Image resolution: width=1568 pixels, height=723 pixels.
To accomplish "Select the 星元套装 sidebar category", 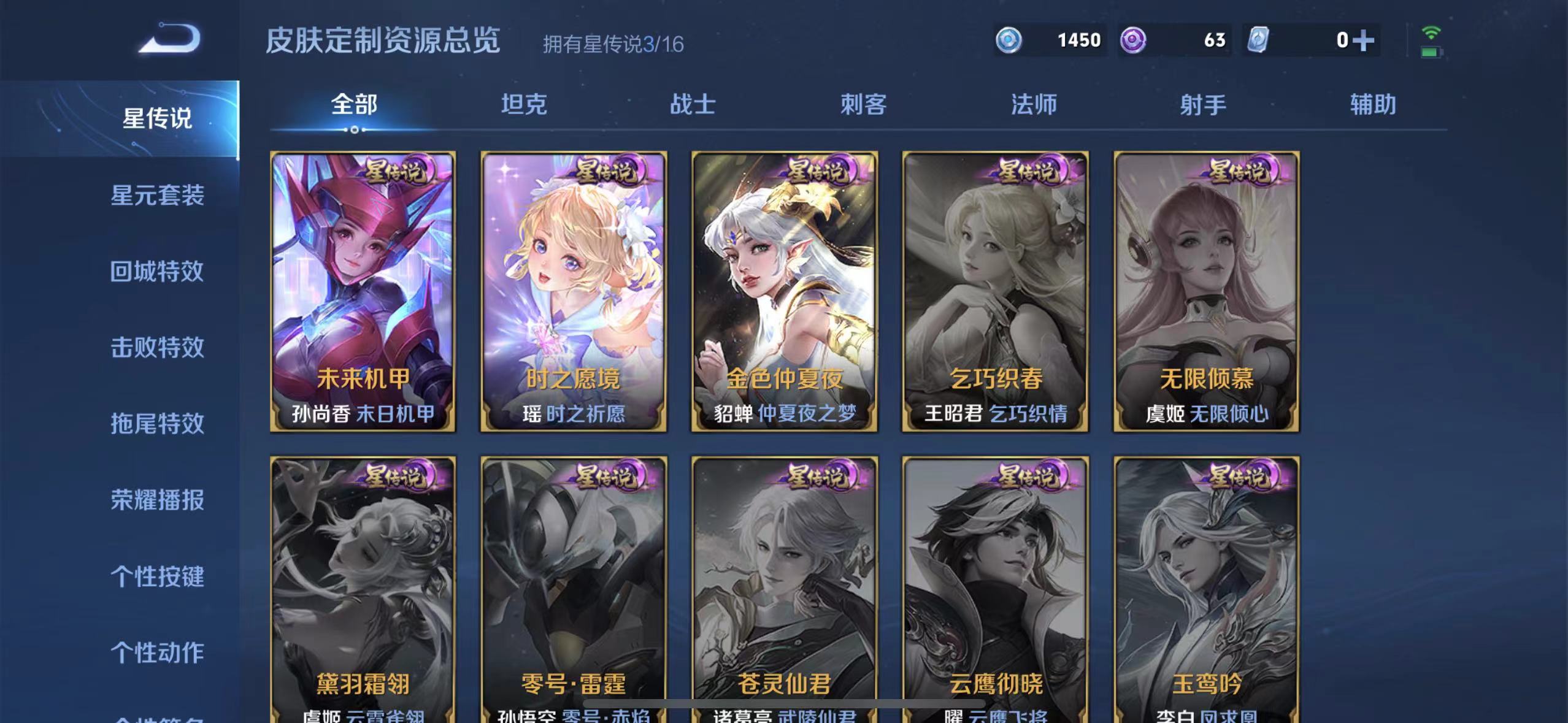I will pos(158,196).
